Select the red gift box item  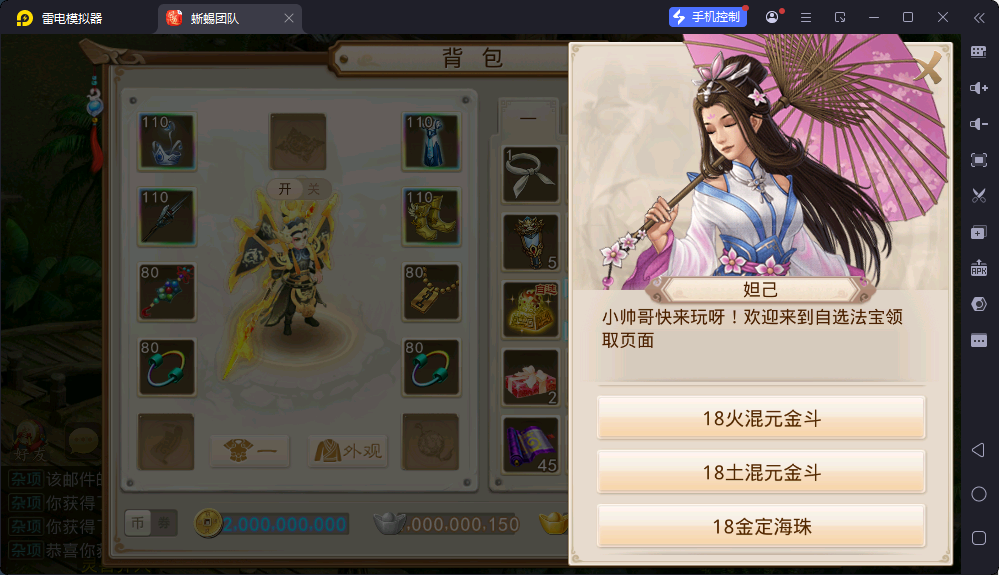(530, 377)
